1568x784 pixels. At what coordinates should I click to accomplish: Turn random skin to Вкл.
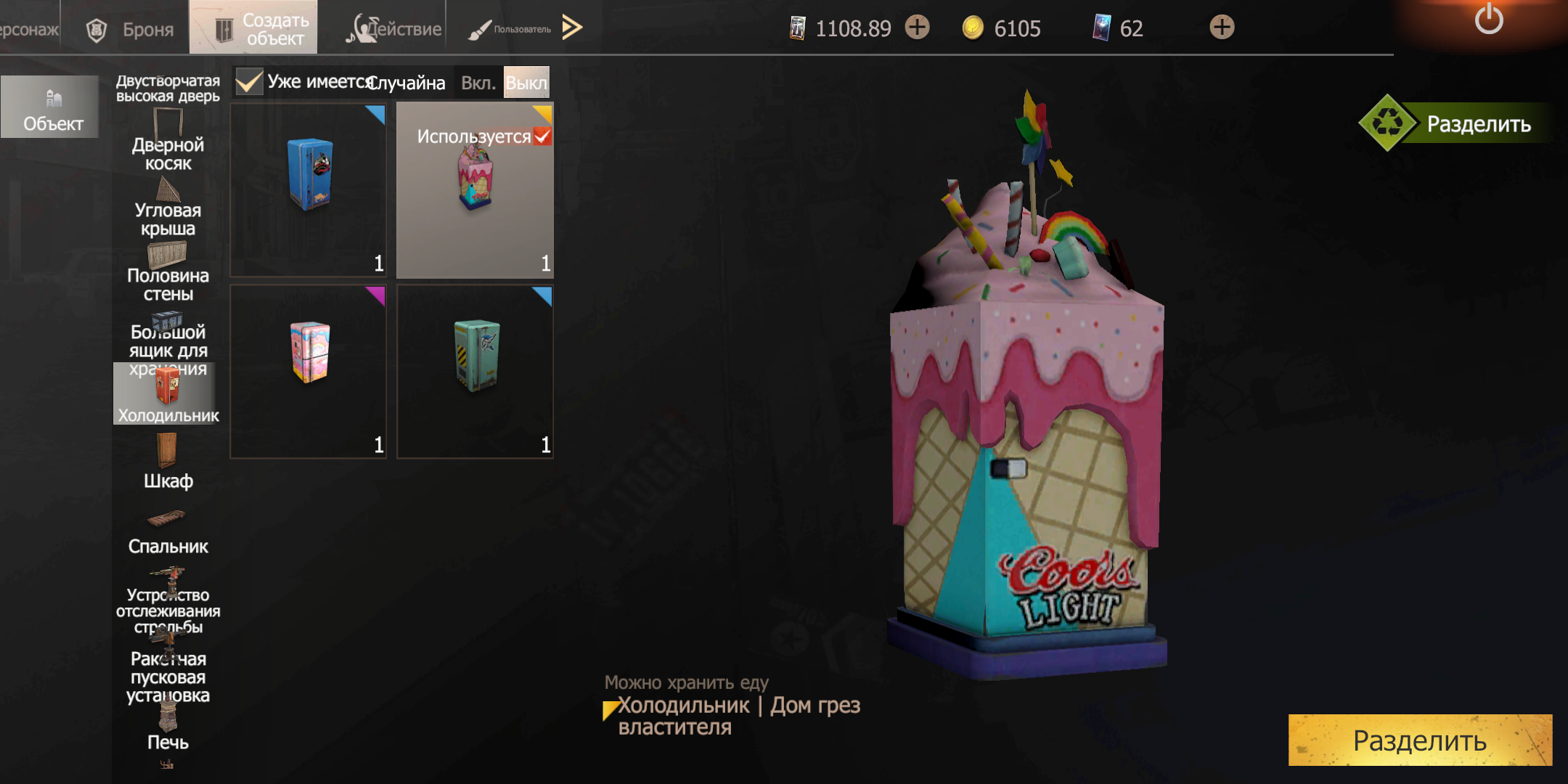pyautogui.click(x=478, y=83)
